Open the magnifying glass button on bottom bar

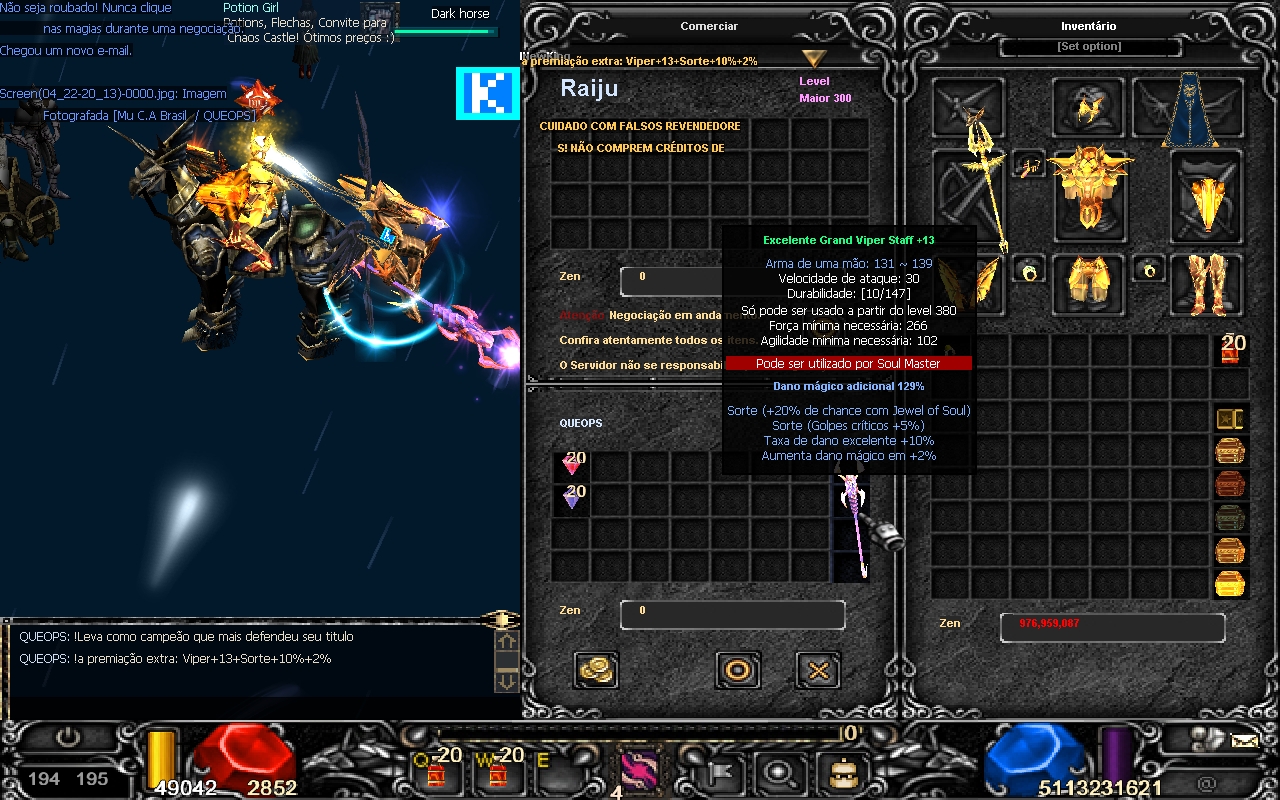pyautogui.click(x=775, y=771)
